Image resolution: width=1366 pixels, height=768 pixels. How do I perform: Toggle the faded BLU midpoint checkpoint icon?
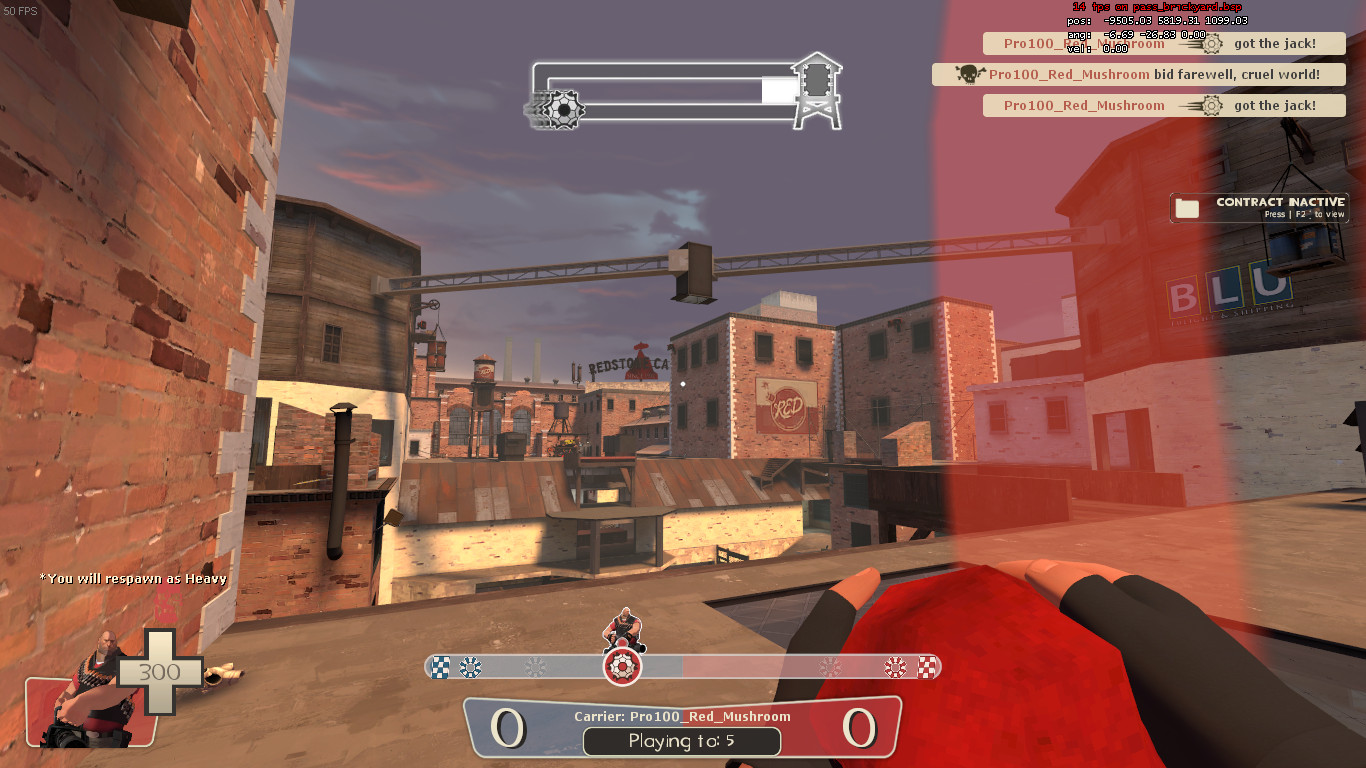pyautogui.click(x=533, y=667)
